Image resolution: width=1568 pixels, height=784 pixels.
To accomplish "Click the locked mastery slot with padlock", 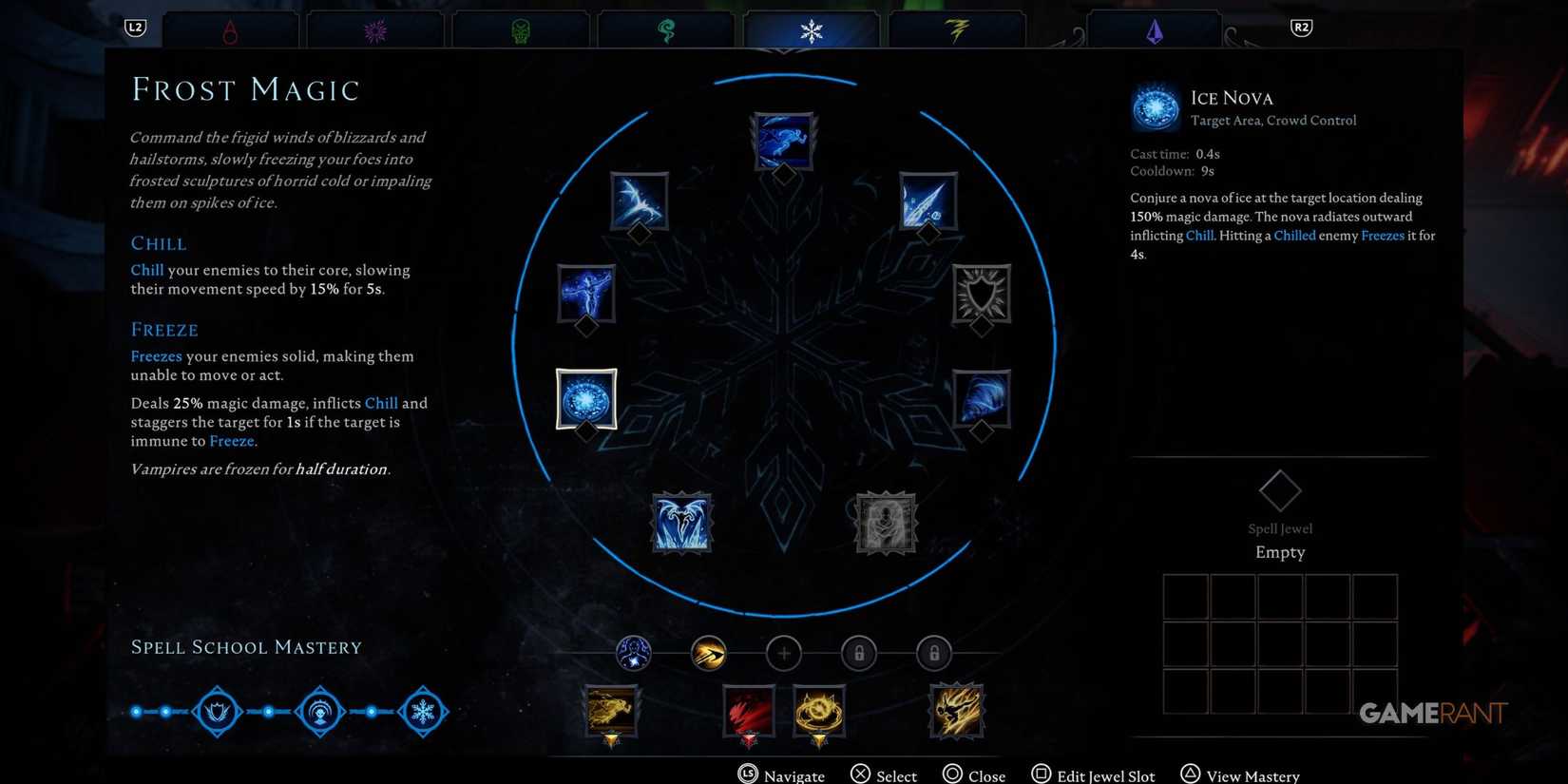I will tap(858, 653).
